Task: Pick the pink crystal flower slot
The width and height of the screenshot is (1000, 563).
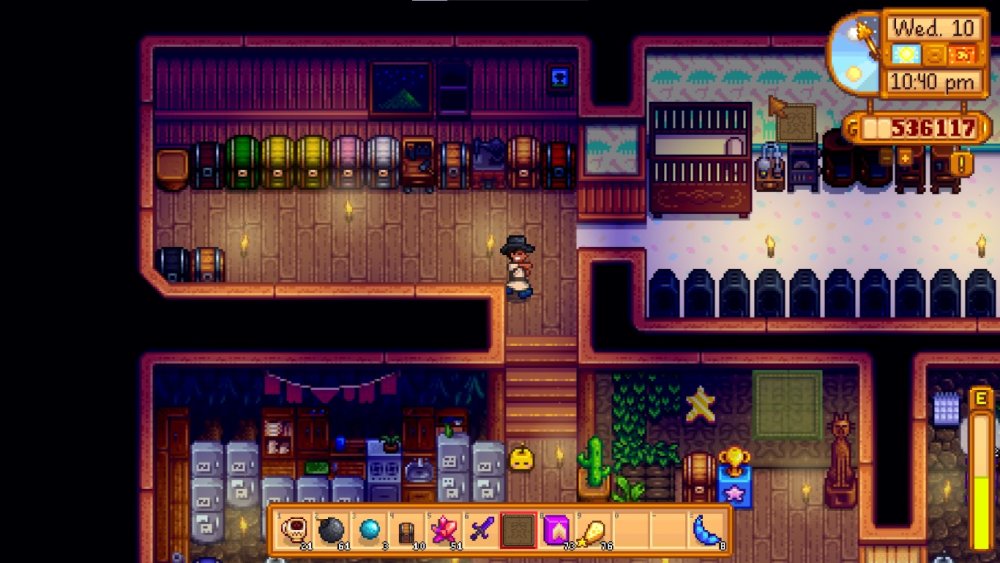Action: (x=444, y=529)
